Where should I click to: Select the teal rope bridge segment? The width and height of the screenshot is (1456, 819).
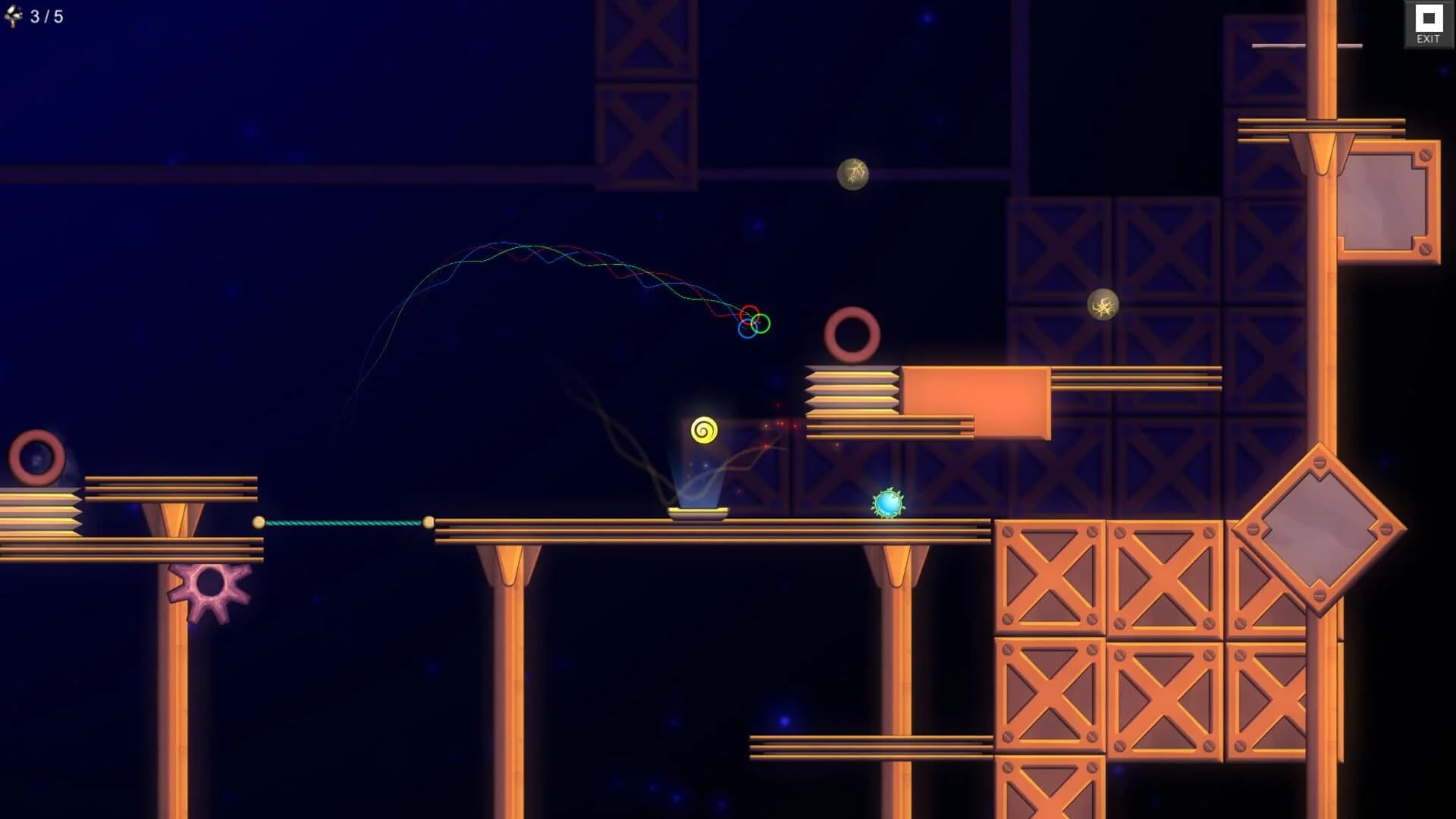[345, 523]
